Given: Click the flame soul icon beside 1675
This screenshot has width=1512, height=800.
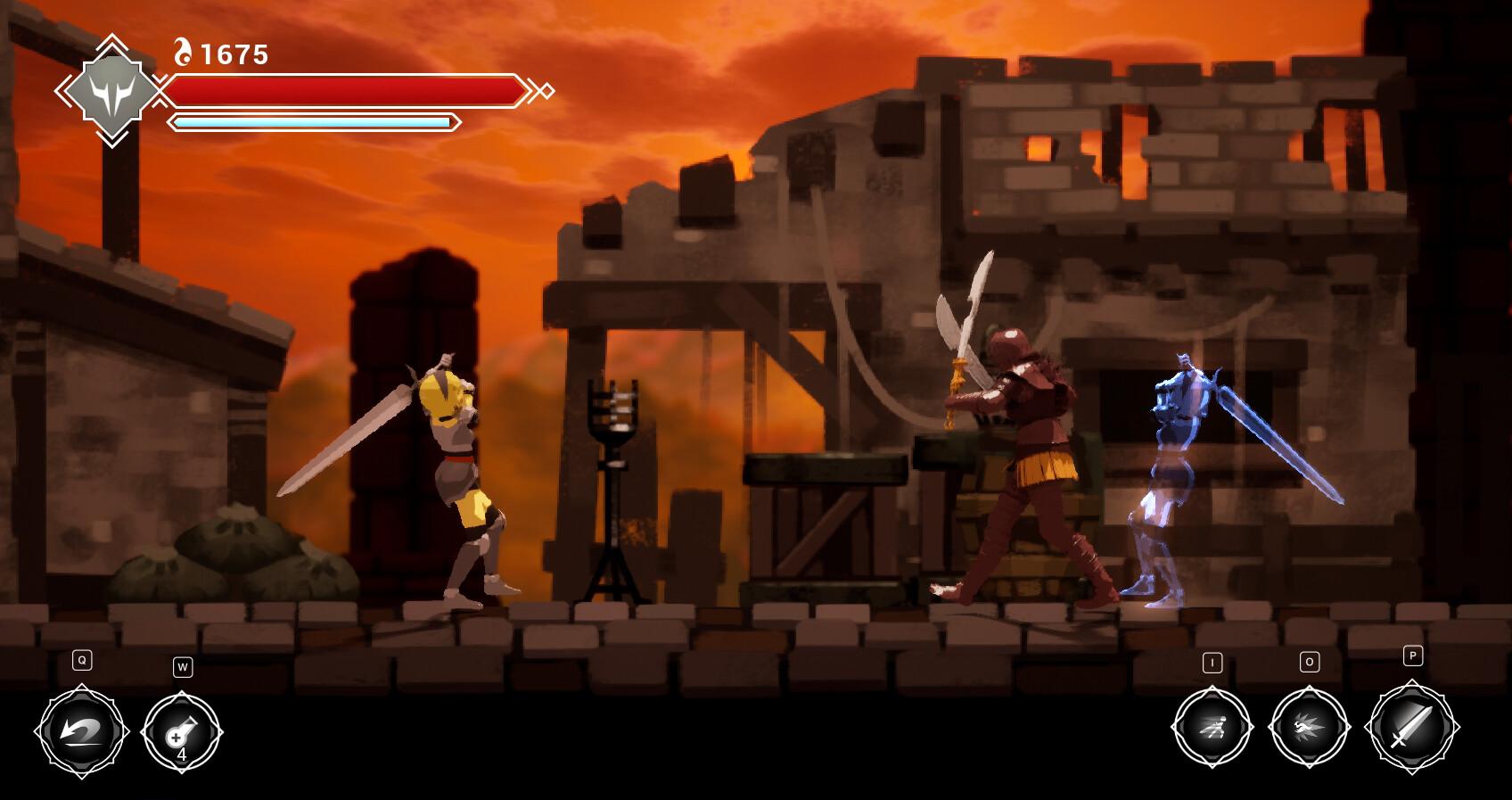Looking at the screenshot, I should (183, 52).
